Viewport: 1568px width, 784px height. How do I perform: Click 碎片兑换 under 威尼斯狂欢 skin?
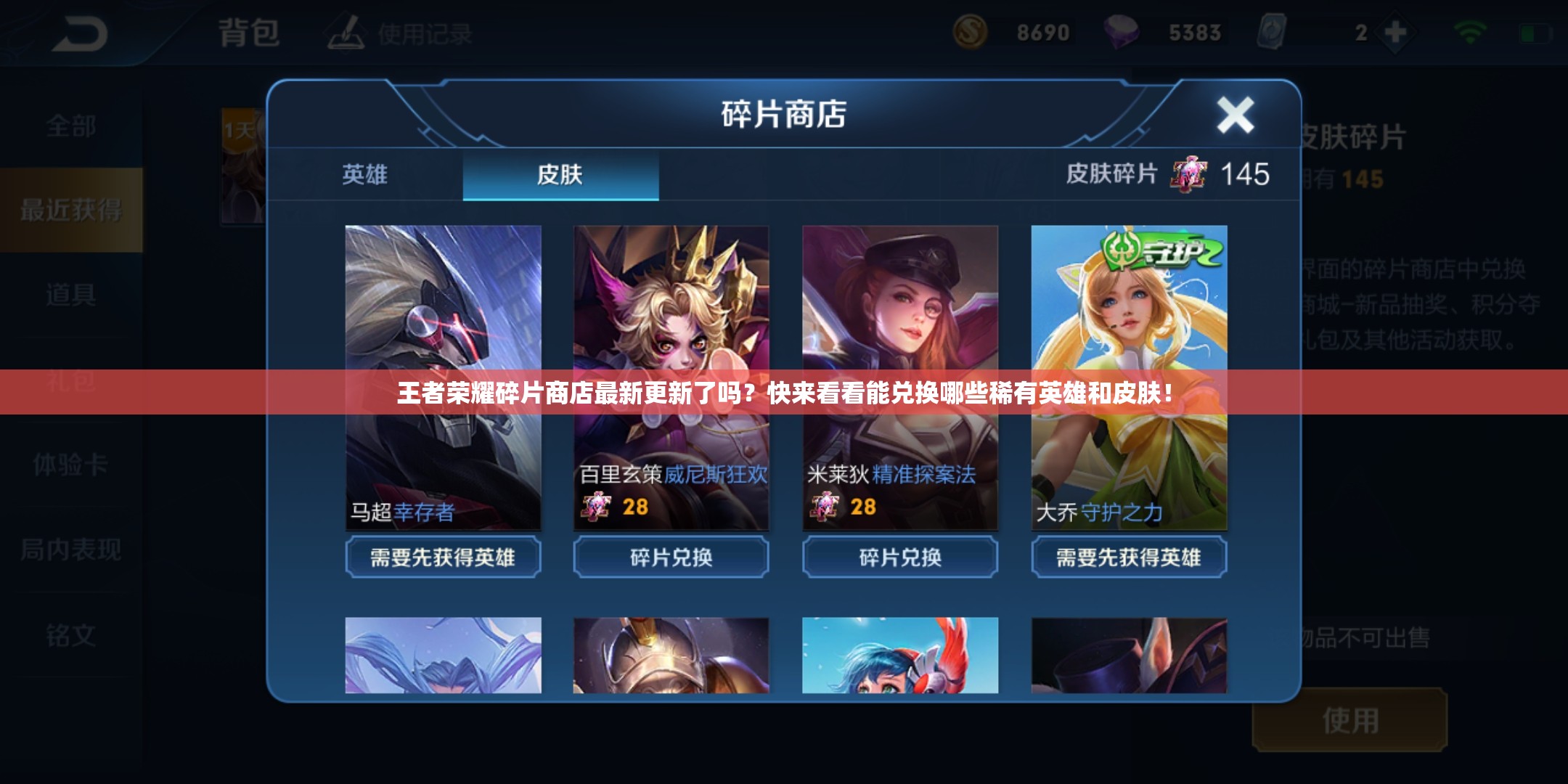coord(671,558)
